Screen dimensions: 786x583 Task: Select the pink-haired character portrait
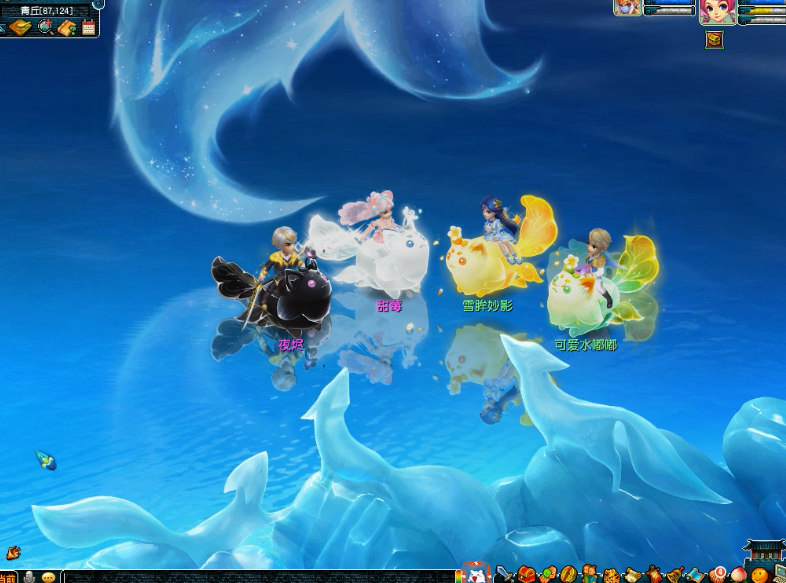click(x=717, y=11)
